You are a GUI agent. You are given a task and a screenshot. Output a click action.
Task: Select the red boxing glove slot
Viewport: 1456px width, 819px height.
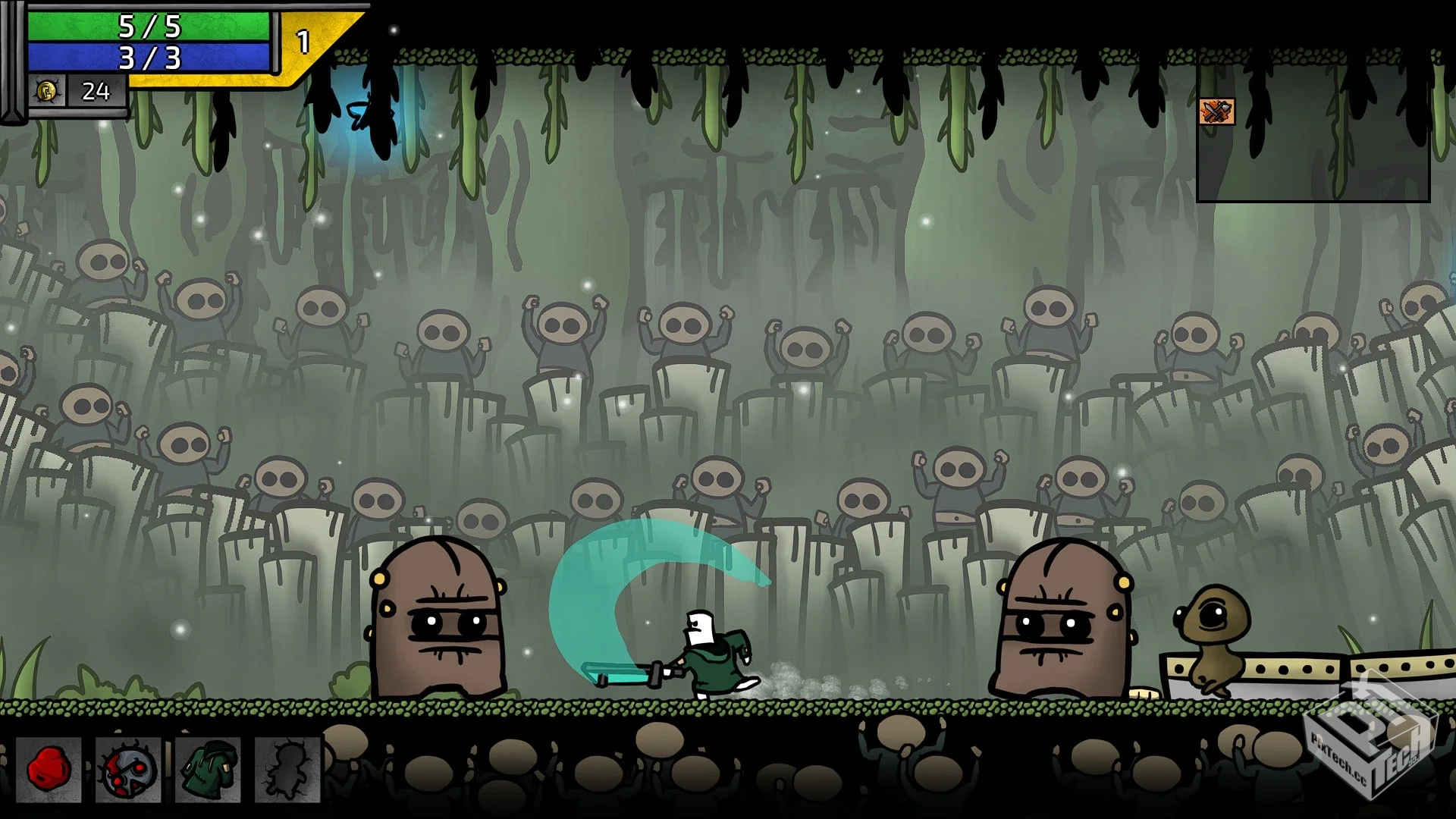point(49,769)
